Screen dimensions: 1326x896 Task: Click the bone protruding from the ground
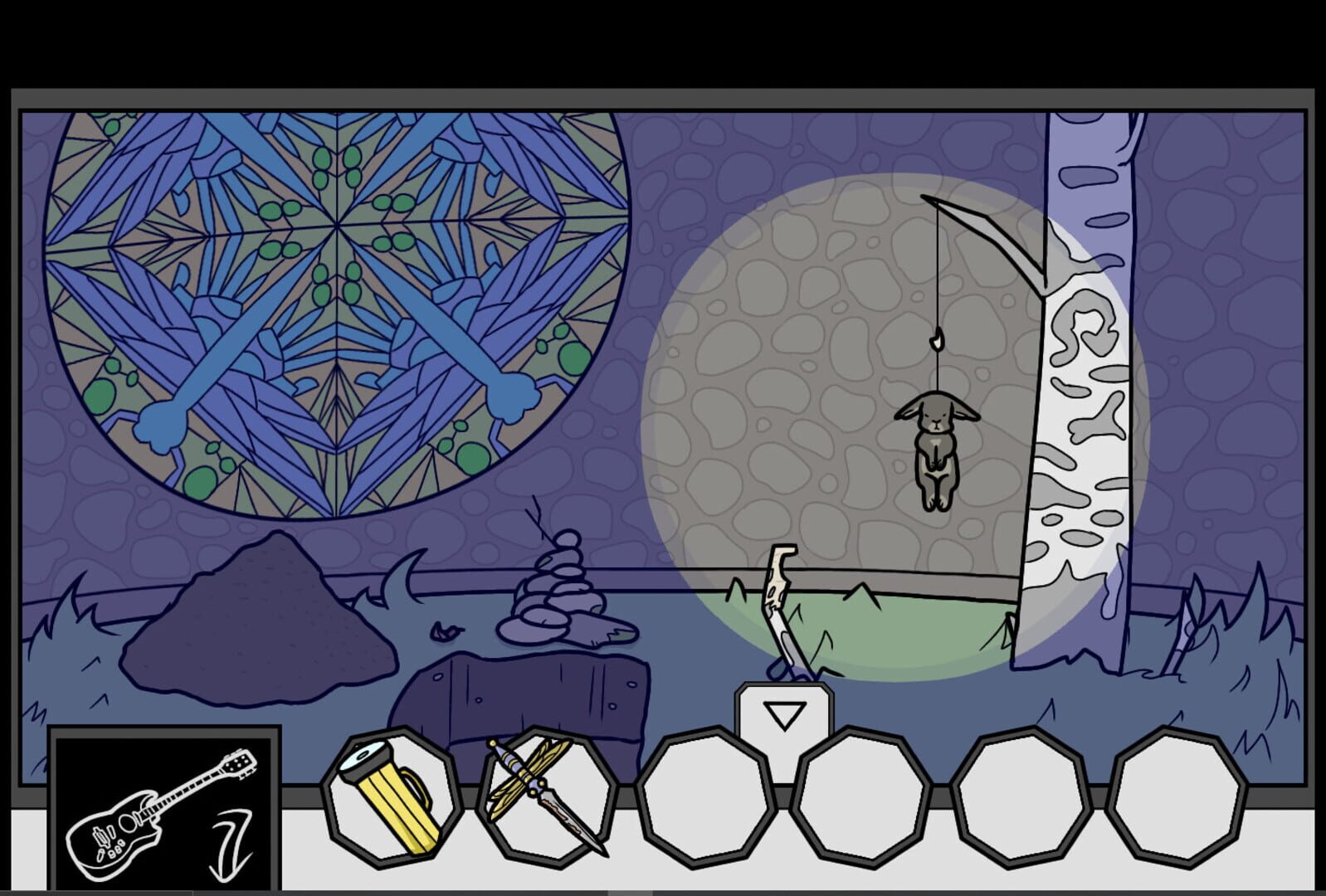click(x=780, y=597)
